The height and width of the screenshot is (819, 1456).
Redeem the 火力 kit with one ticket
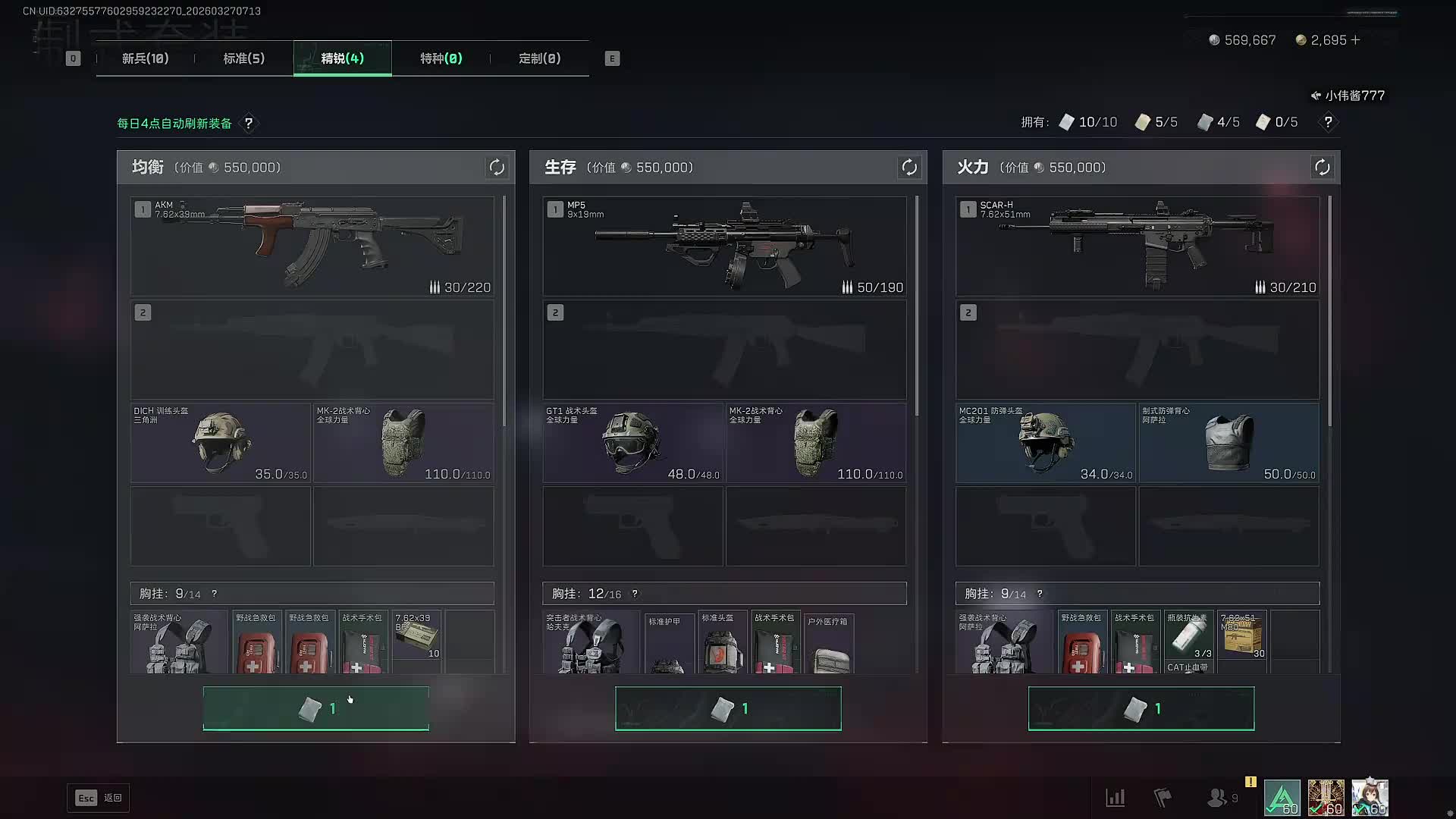[x=1141, y=708]
